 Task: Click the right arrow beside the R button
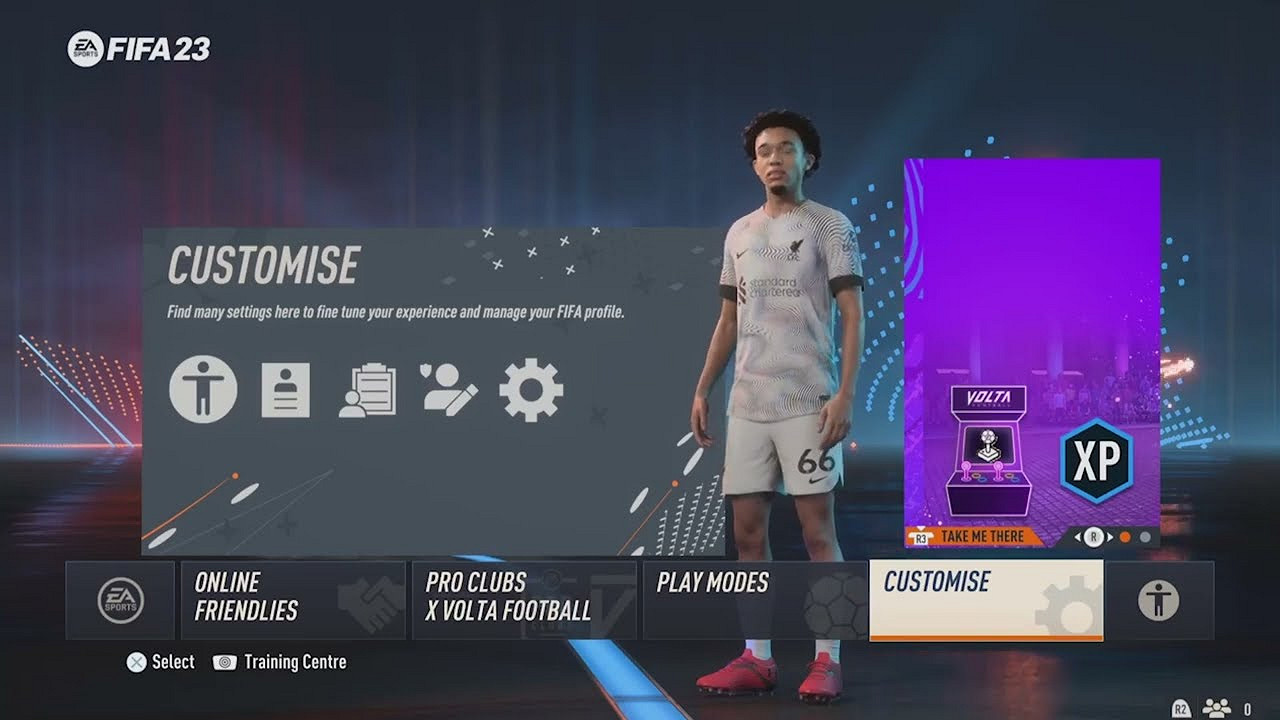tap(1109, 536)
